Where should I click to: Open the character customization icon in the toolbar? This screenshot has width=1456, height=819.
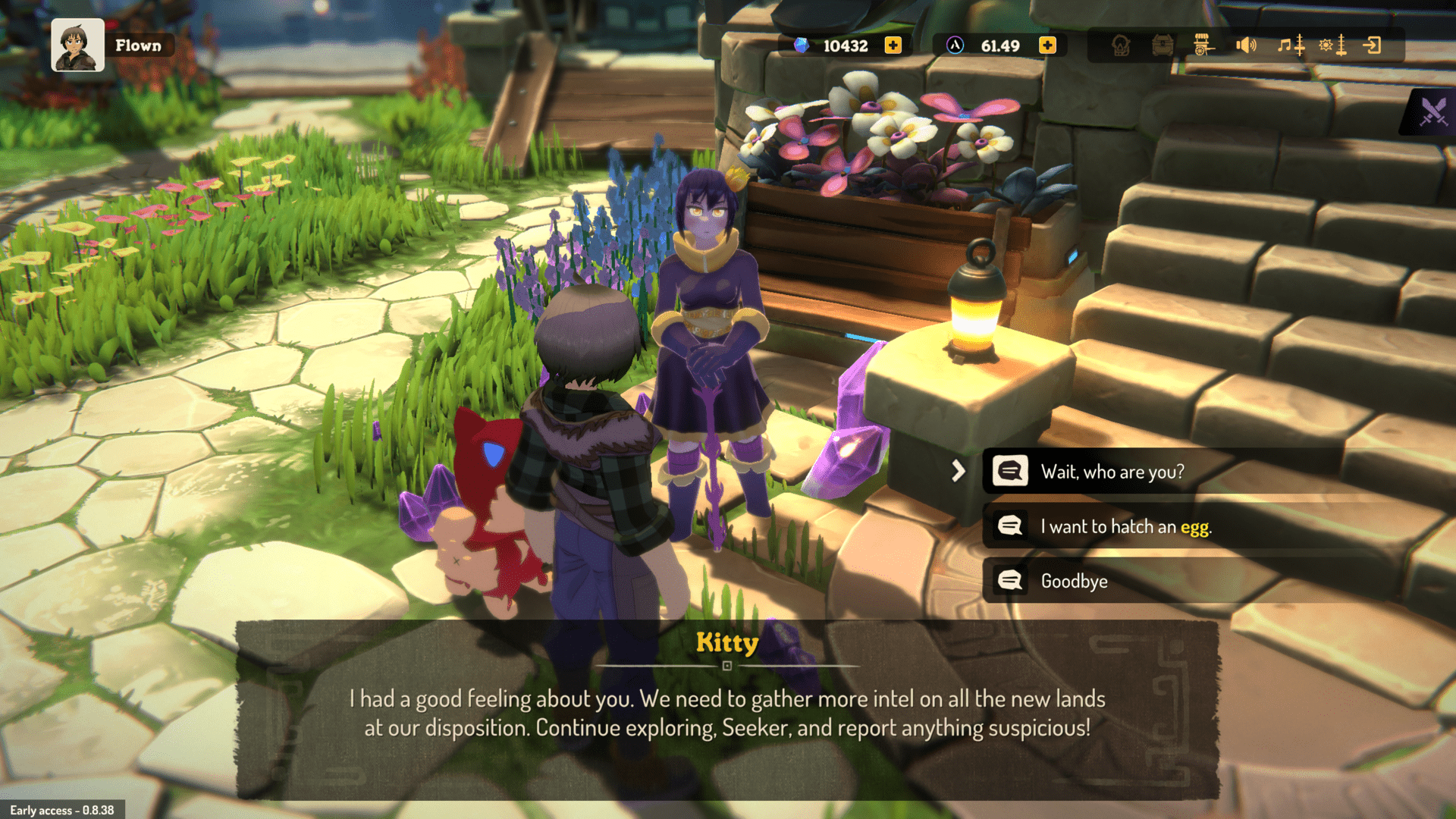[1120, 45]
